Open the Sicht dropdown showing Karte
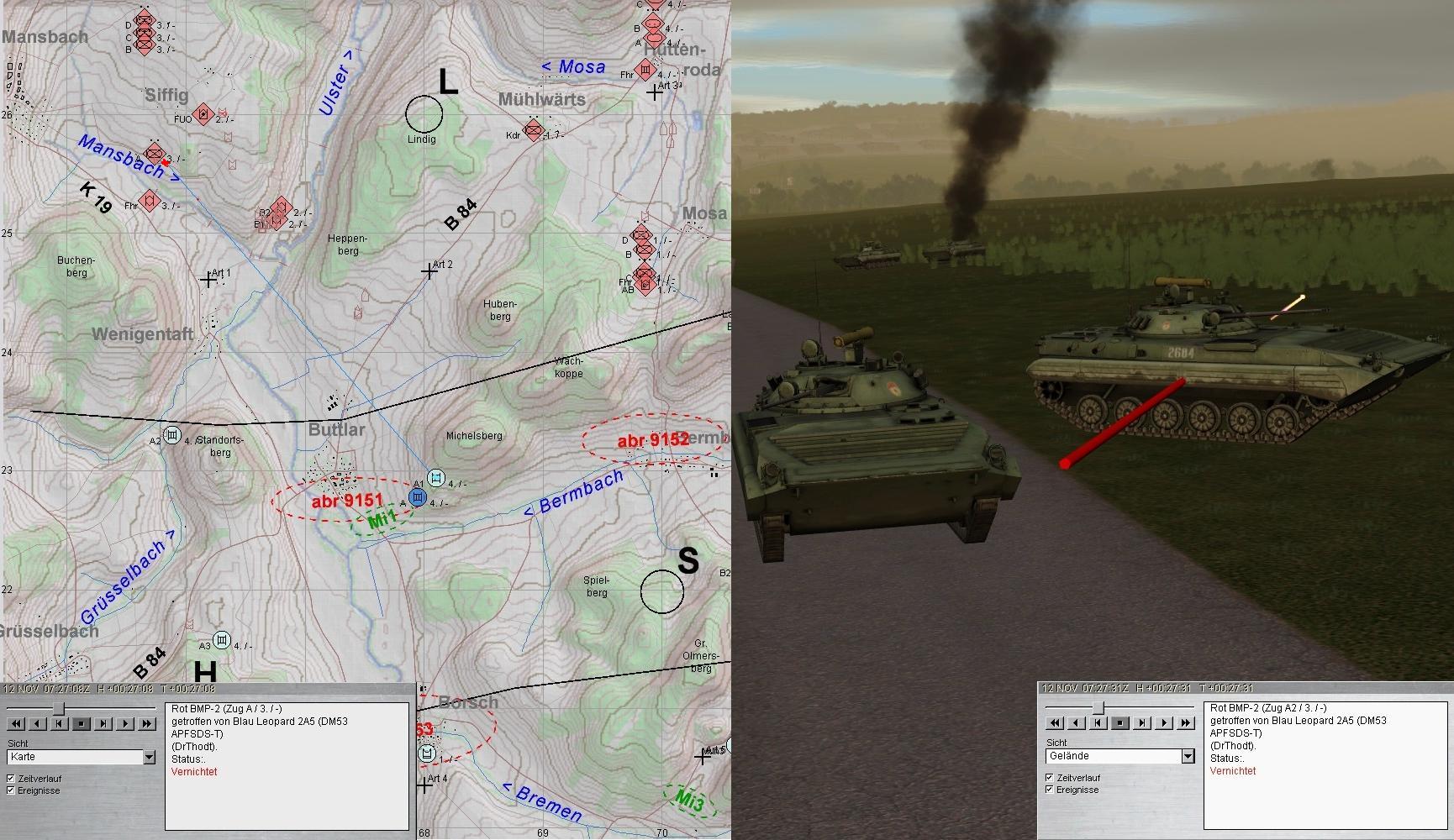The width and height of the screenshot is (1454, 840). [x=149, y=758]
